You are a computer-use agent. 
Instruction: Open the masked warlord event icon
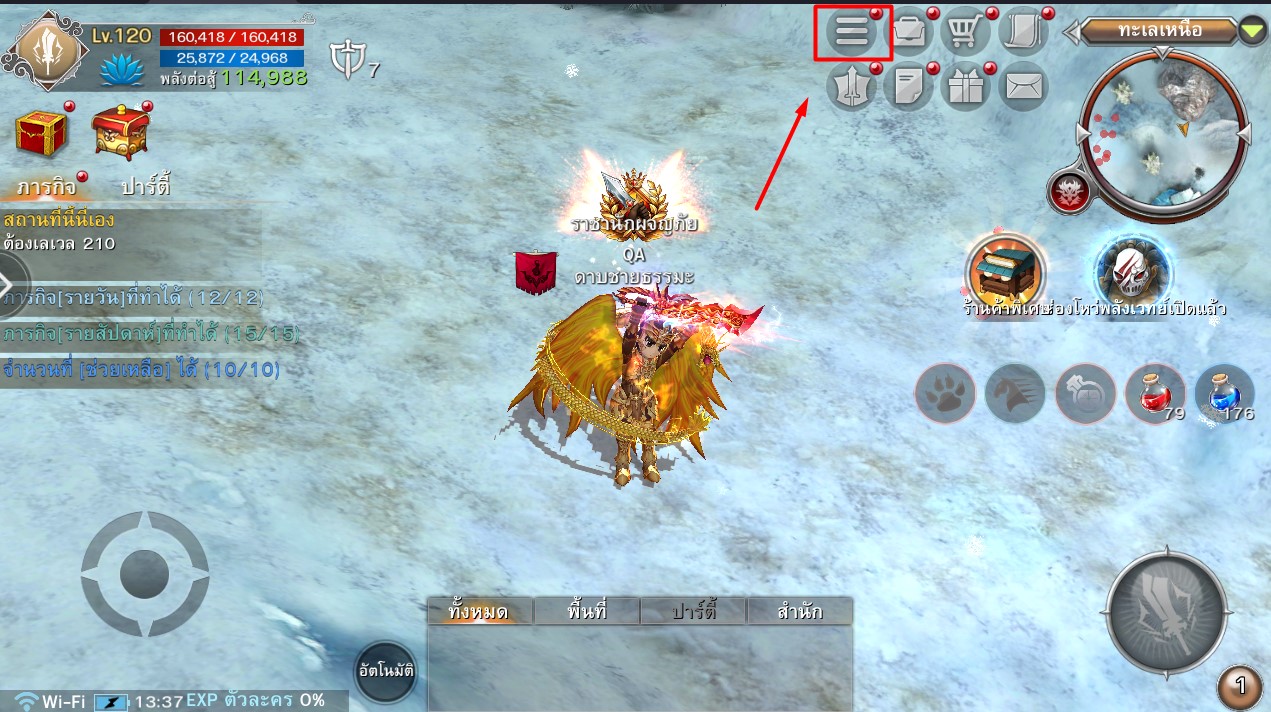[1132, 270]
